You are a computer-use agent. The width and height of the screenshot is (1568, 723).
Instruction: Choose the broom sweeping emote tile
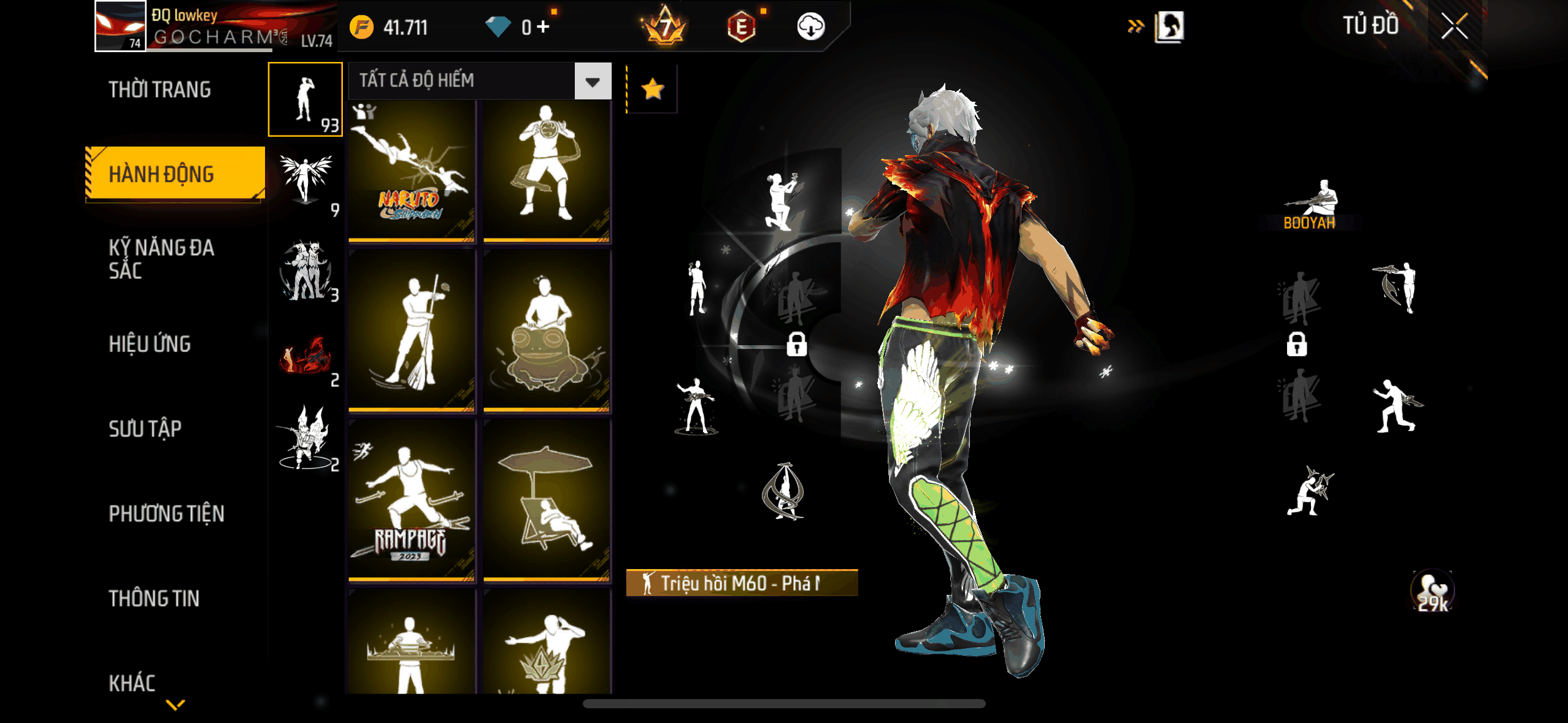click(412, 332)
